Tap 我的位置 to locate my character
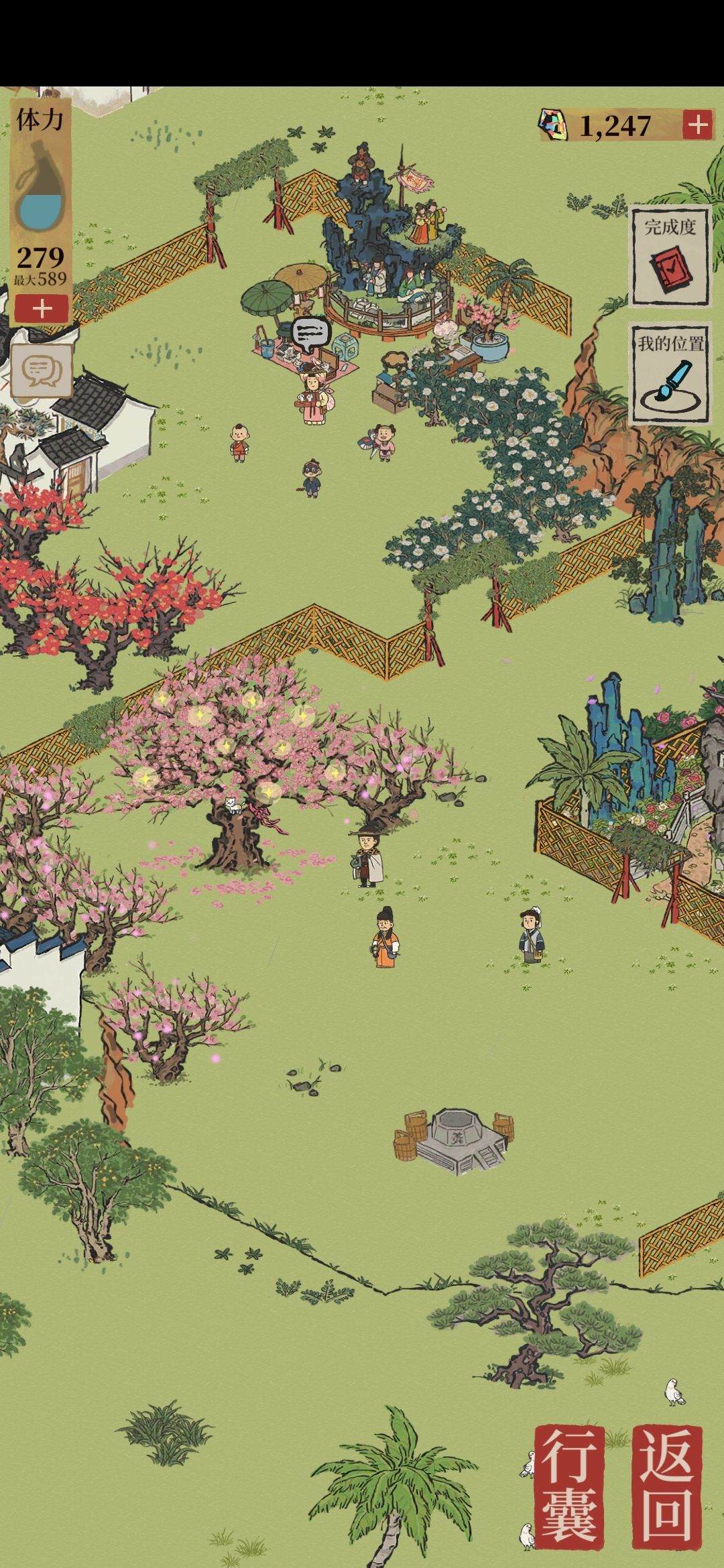Viewport: 724px width, 1568px height. click(670, 374)
